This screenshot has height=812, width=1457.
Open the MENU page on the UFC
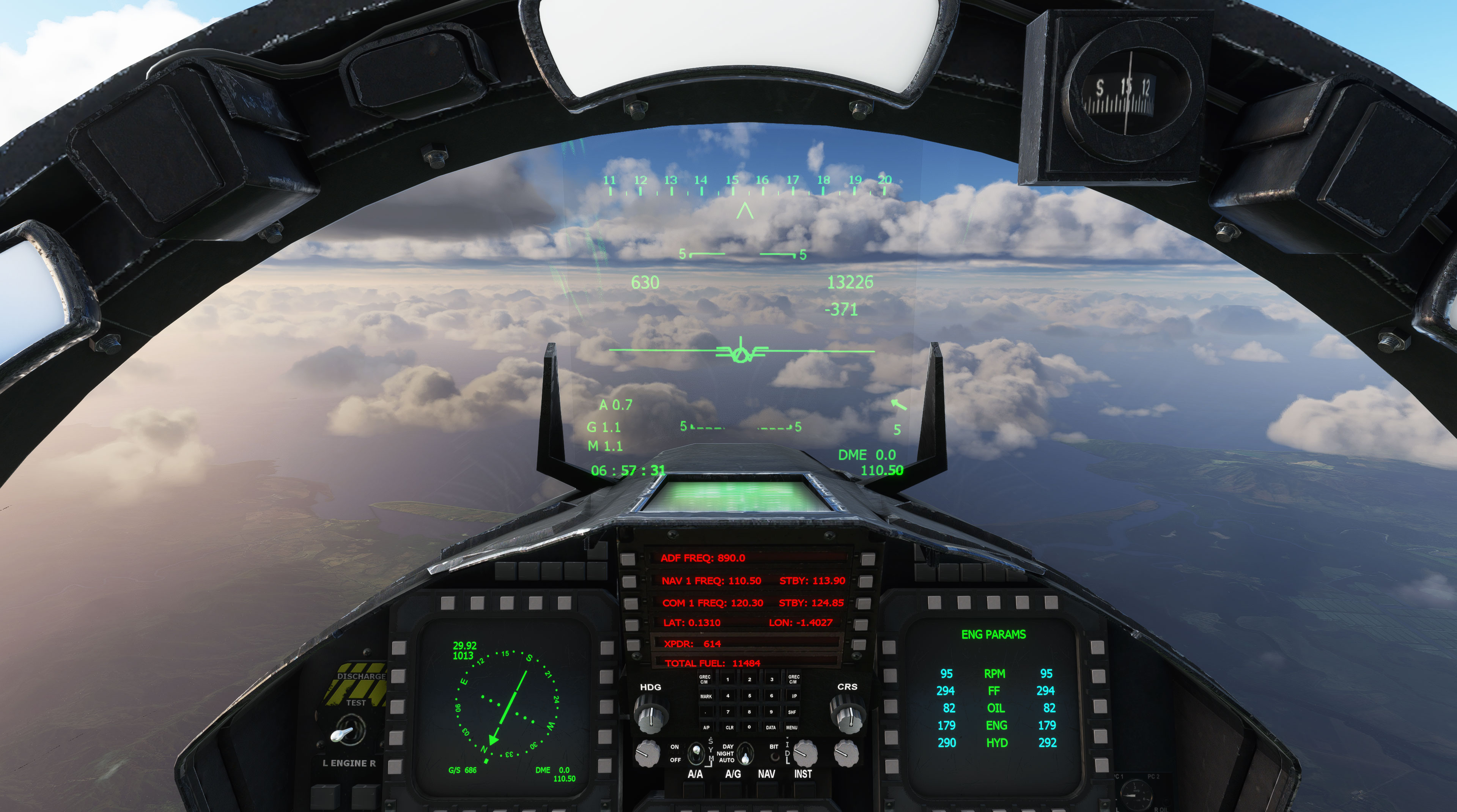(792, 728)
